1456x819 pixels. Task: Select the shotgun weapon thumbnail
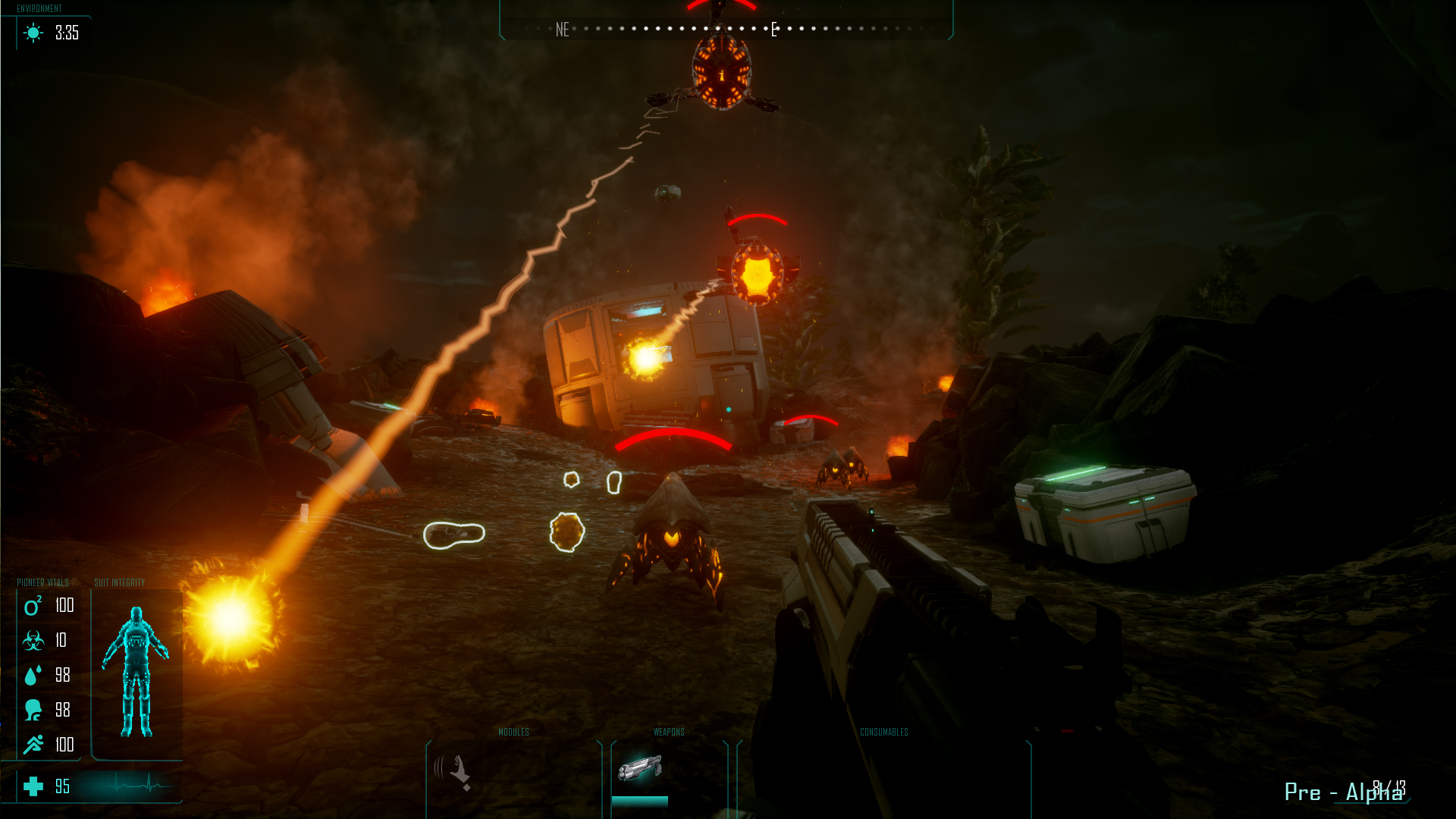tap(639, 768)
